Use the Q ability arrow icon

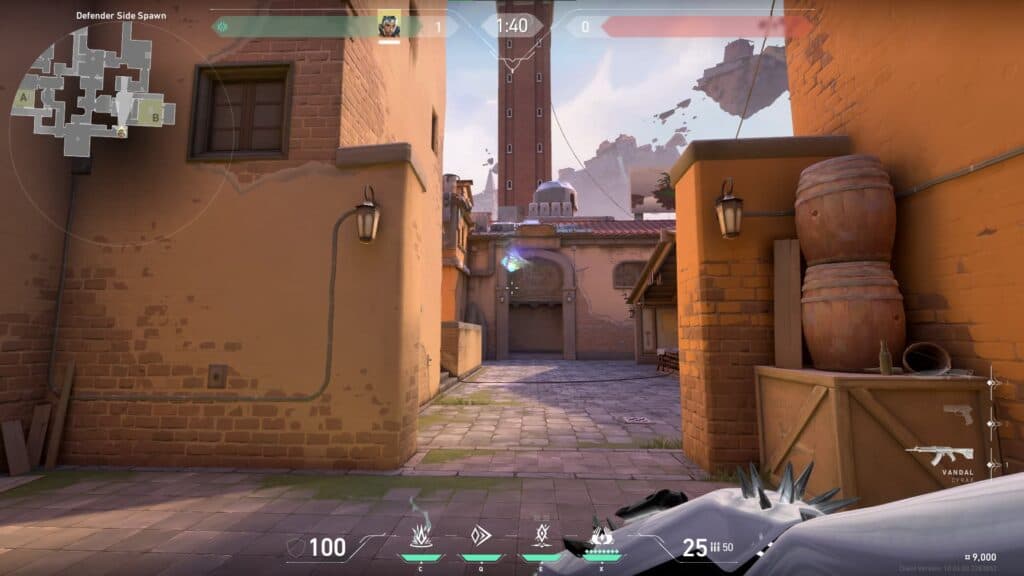coord(481,536)
